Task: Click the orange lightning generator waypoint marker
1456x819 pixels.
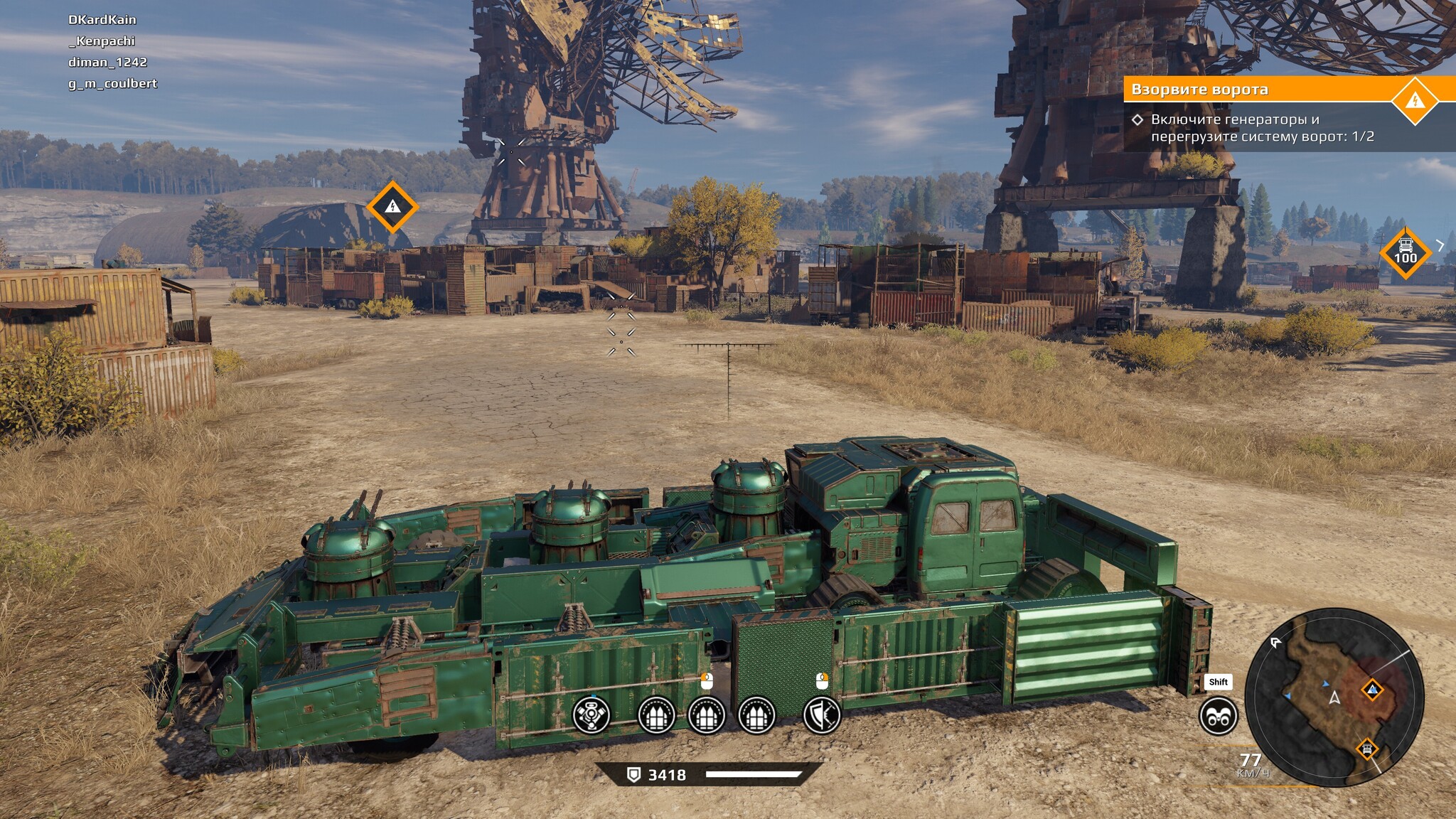Action: coord(392,207)
